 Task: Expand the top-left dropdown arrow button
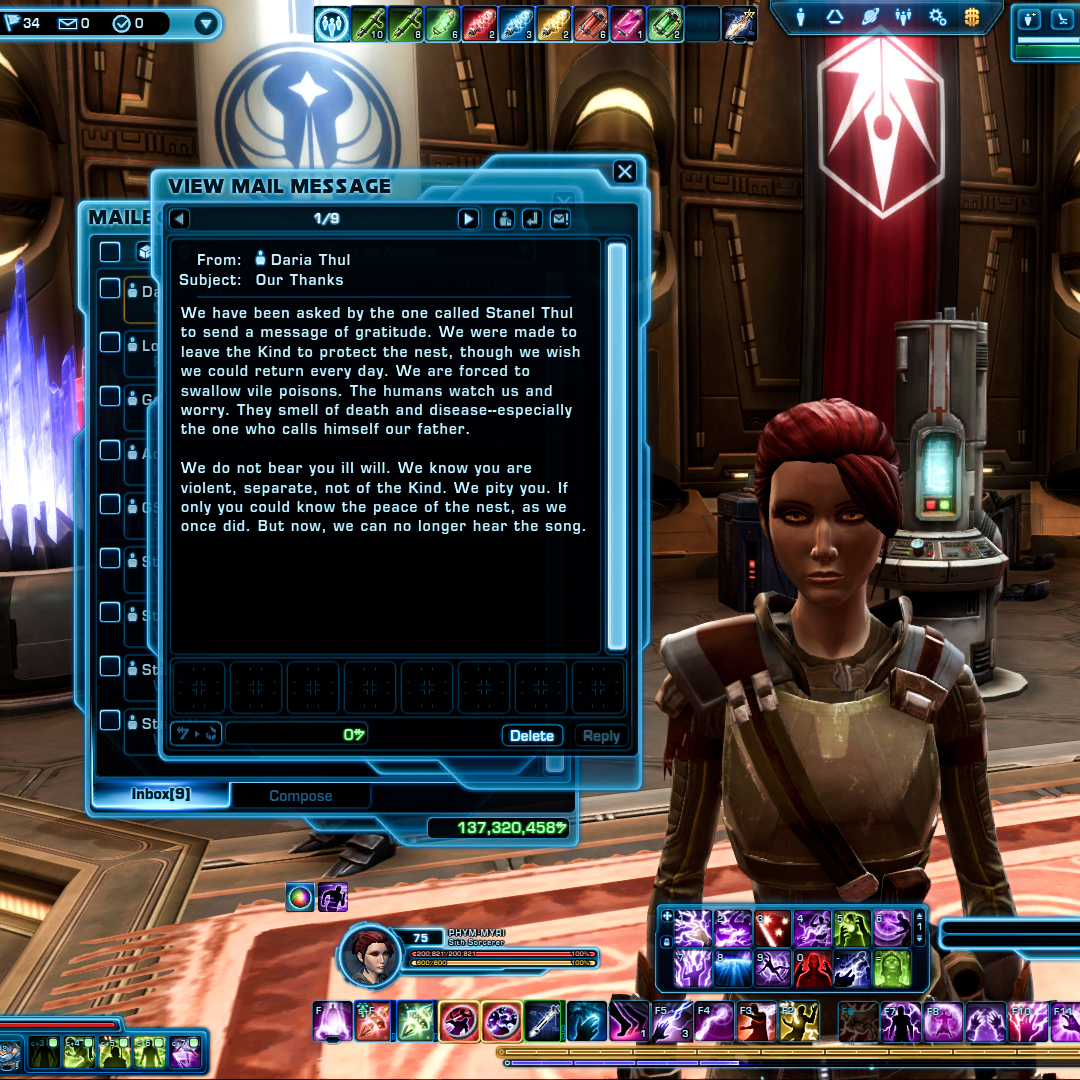[207, 23]
